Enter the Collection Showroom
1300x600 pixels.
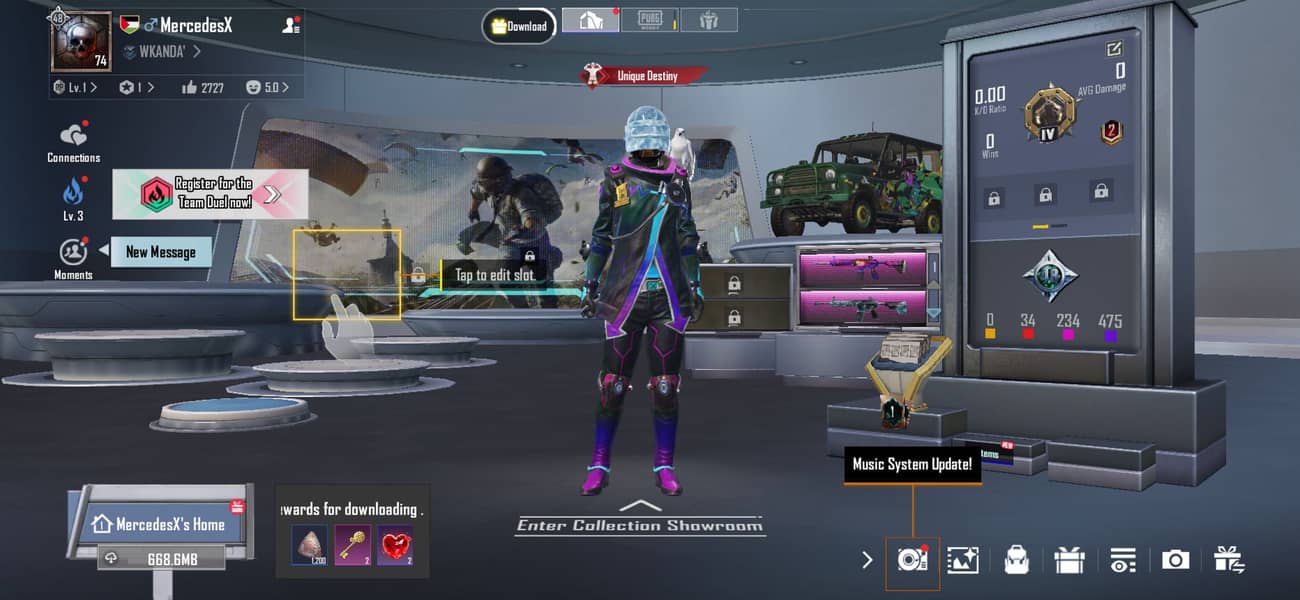[x=640, y=520]
